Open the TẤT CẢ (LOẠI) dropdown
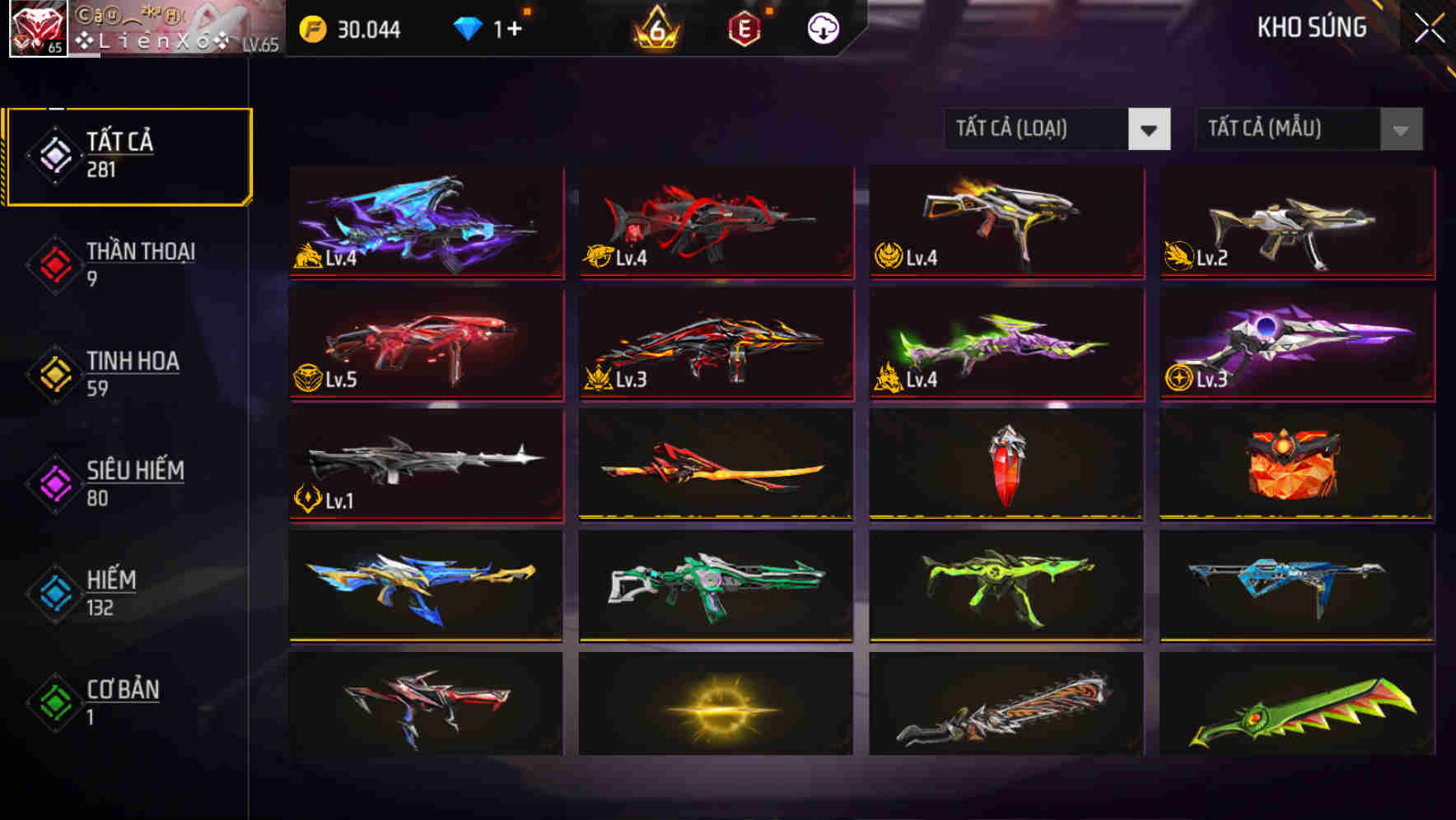This screenshot has width=1456, height=820. click(x=1057, y=129)
